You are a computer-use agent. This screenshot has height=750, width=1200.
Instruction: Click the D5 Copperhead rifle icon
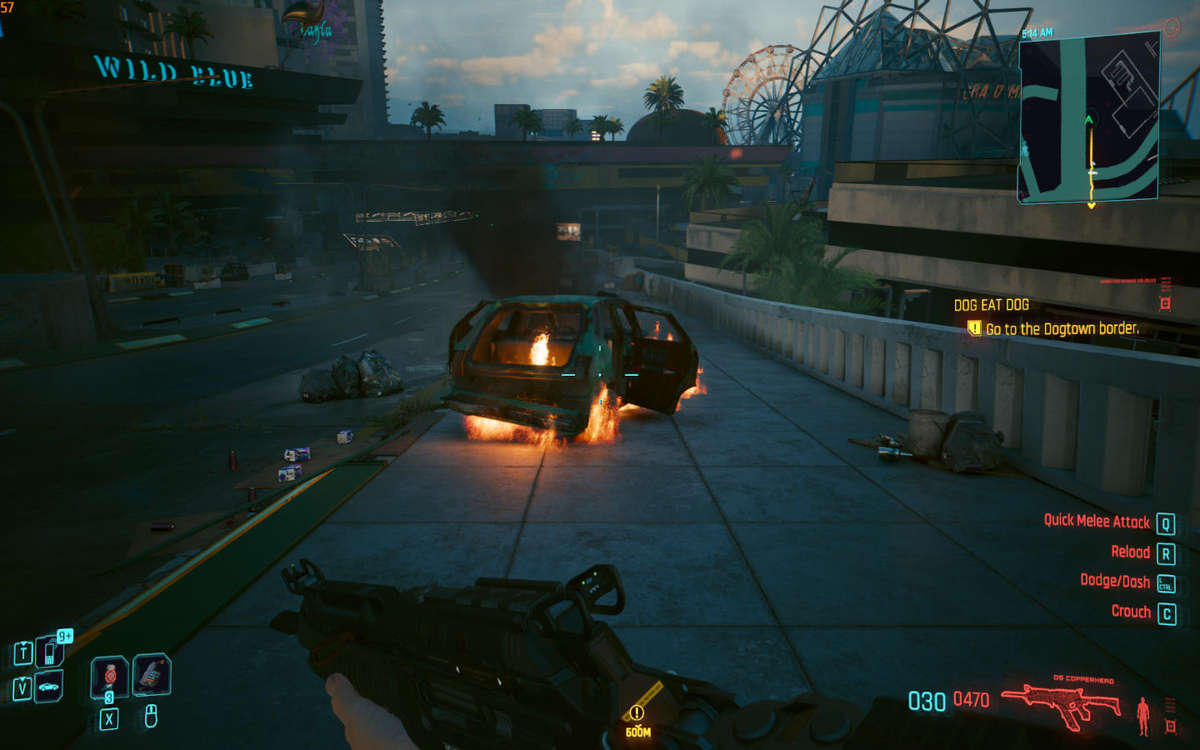tap(1062, 705)
